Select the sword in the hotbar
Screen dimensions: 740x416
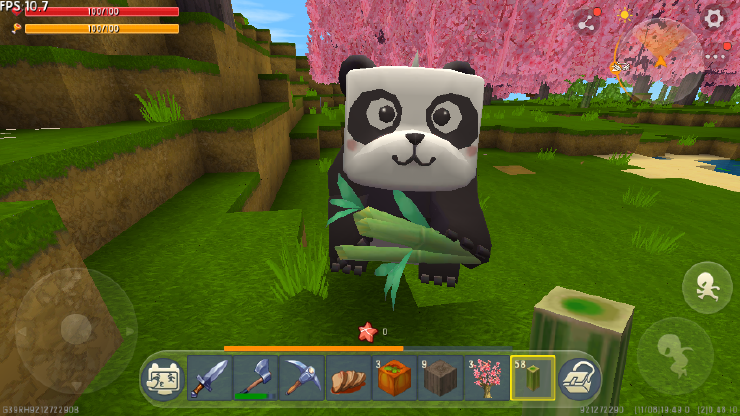point(210,378)
